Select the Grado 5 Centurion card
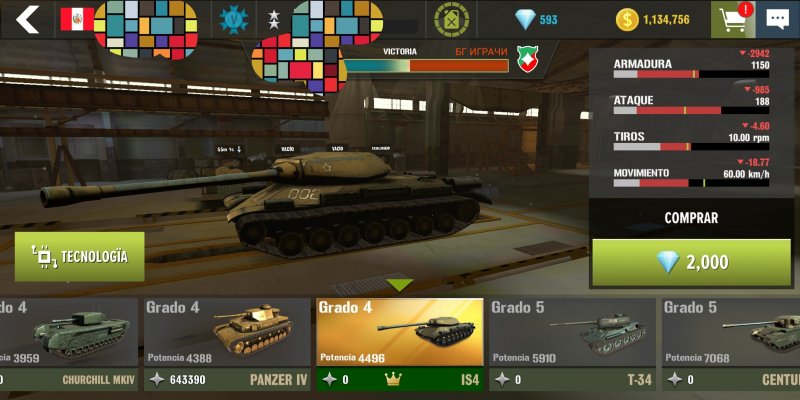Screen dimensions: 800x400 731,343
